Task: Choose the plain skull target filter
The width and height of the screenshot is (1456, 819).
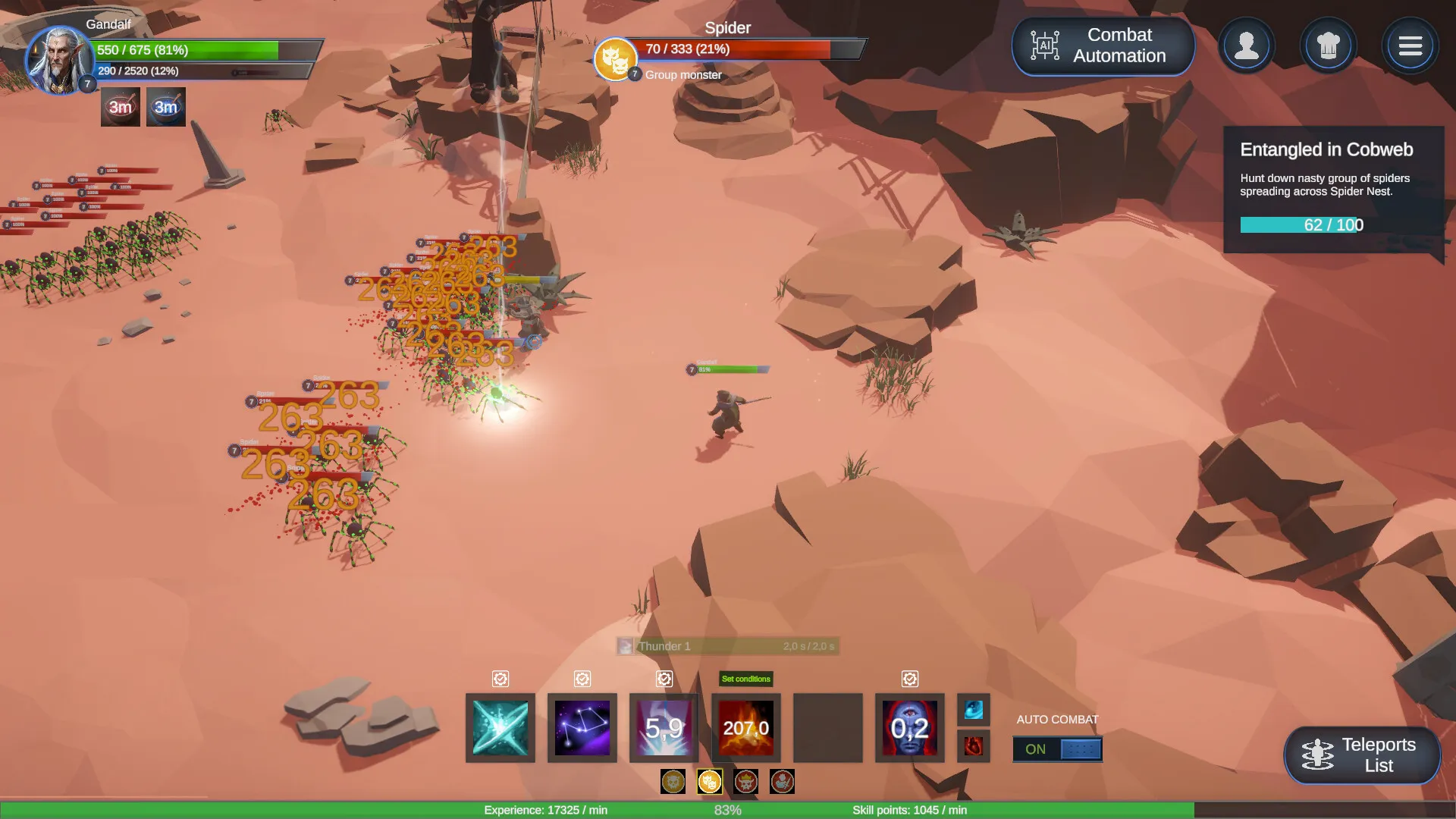Action: pyautogui.click(x=673, y=781)
